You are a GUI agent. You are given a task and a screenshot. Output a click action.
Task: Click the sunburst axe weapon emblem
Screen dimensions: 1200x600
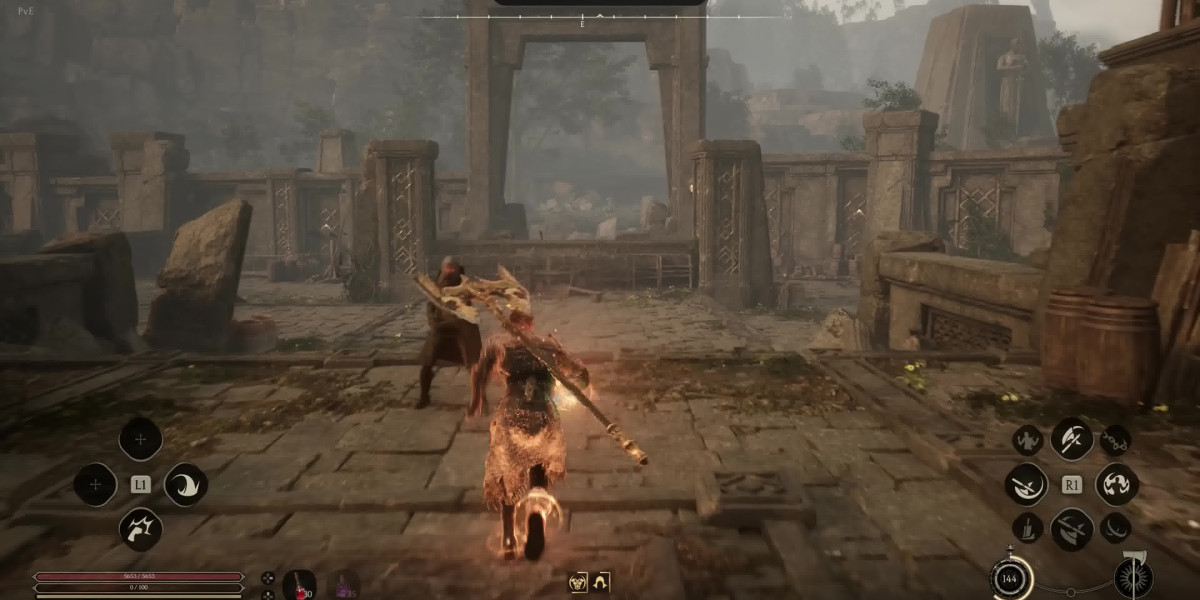[x=1133, y=578]
